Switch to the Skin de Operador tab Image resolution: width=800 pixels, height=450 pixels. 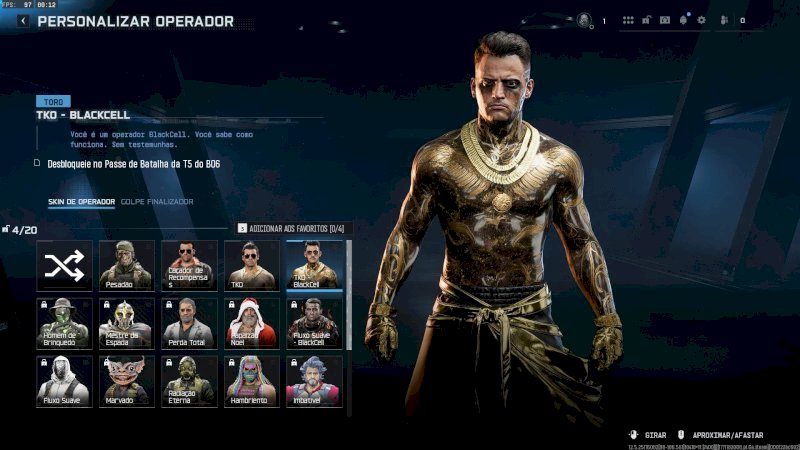[x=82, y=202]
